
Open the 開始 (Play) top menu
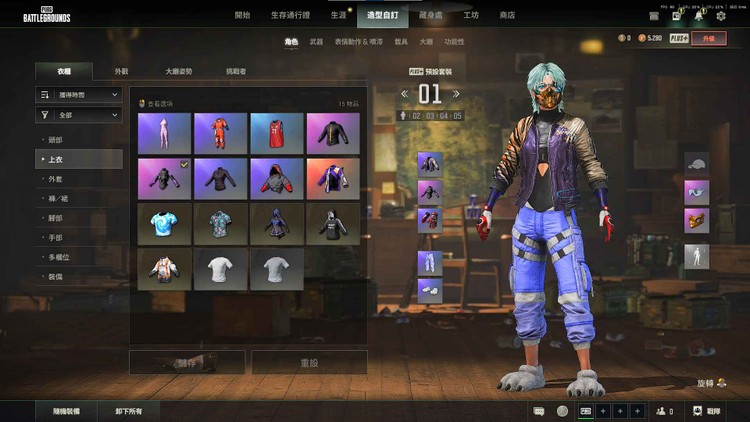coord(242,15)
